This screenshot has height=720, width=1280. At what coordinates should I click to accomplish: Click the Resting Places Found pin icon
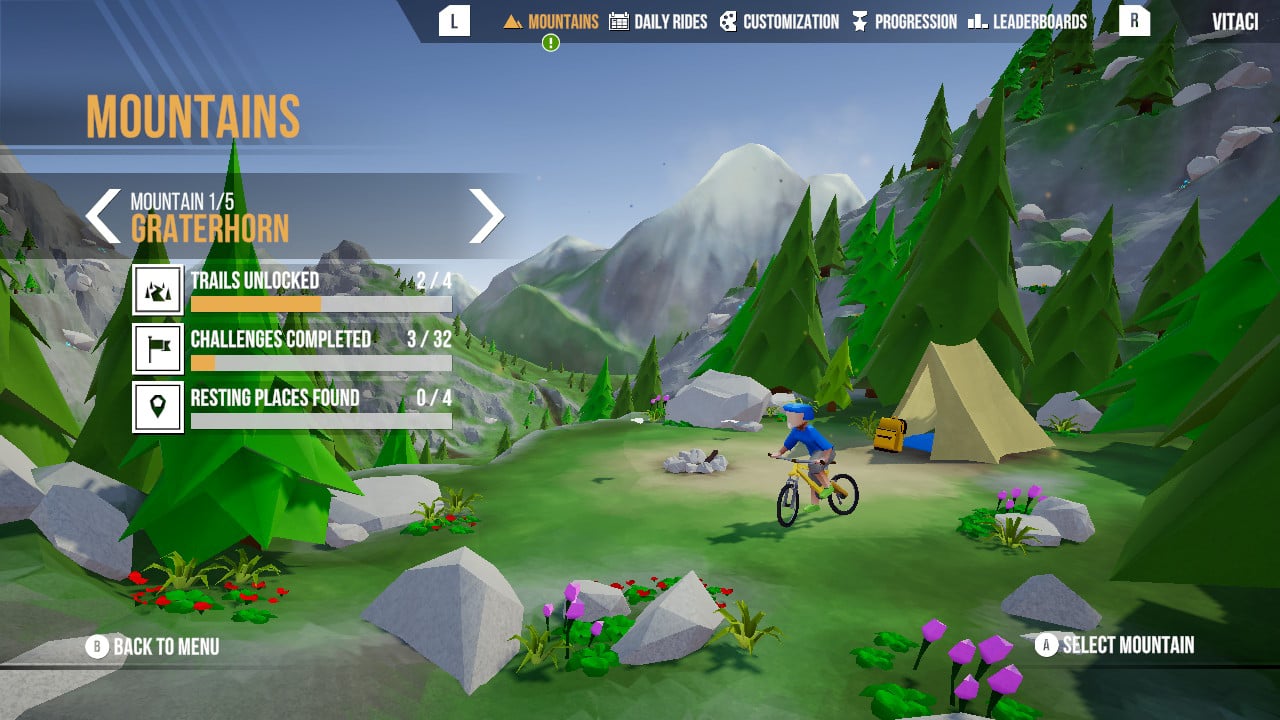click(x=157, y=407)
